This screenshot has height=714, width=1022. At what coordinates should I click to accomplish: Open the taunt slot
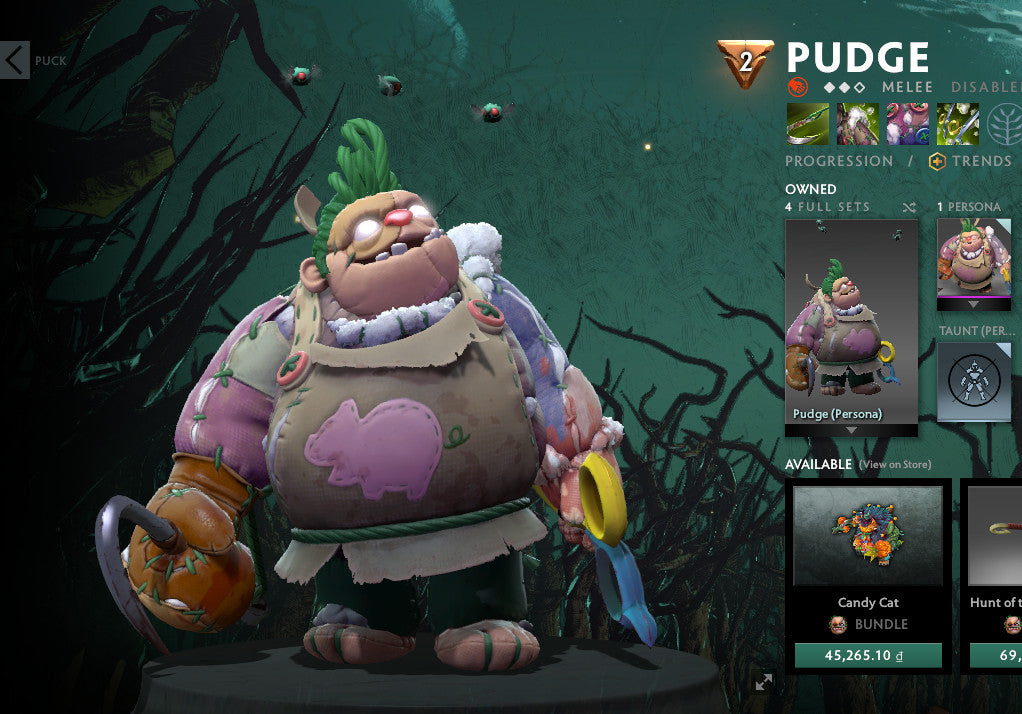tap(973, 381)
